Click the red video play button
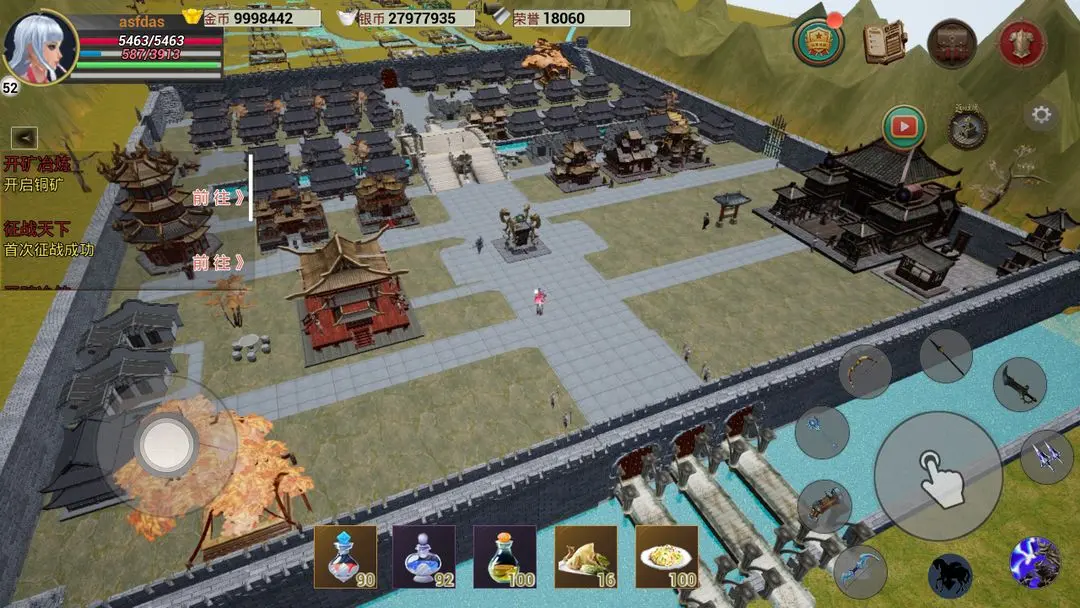This screenshot has width=1080, height=608. (904, 127)
